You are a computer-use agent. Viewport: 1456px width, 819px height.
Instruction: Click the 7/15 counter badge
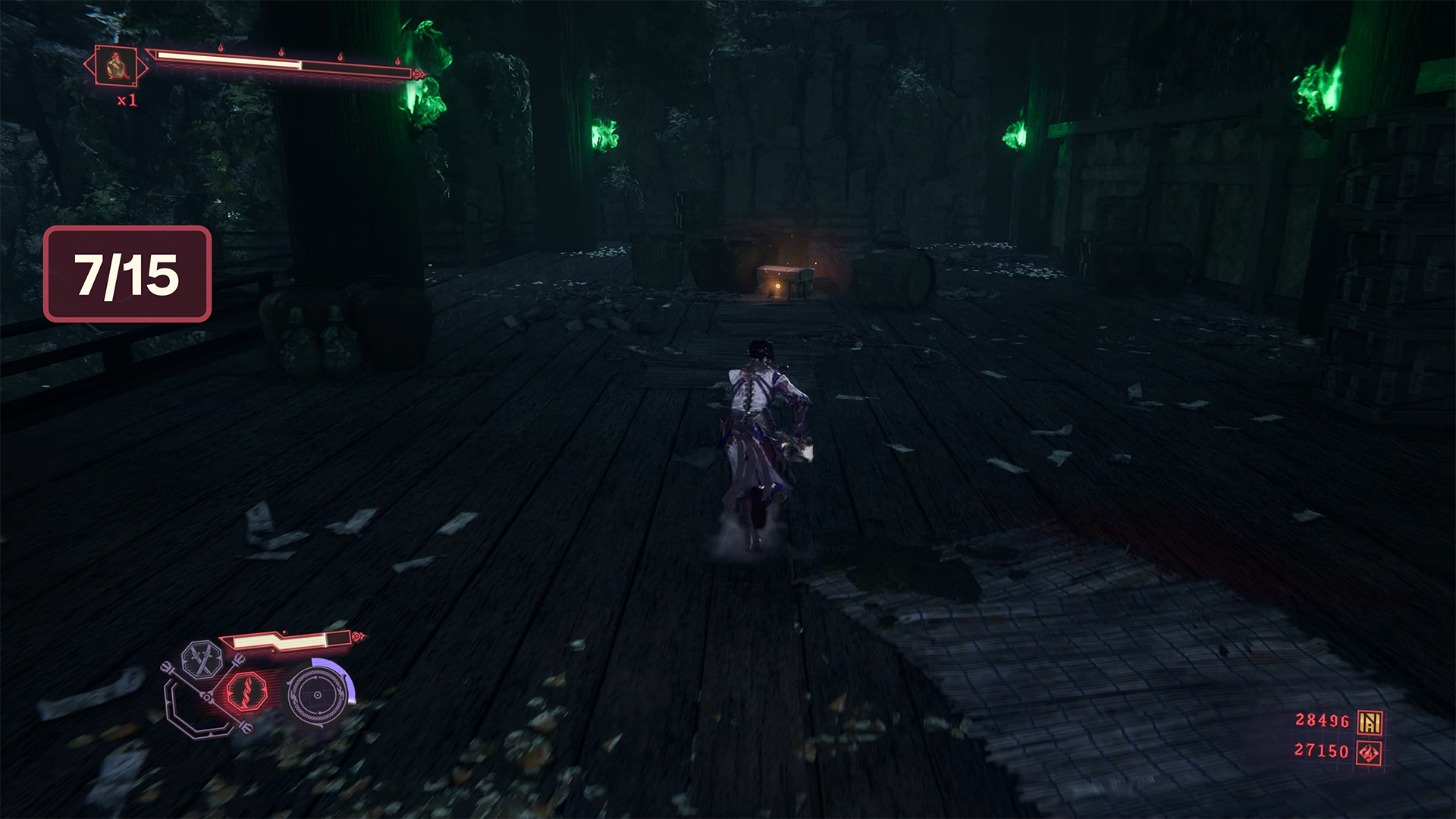127,274
